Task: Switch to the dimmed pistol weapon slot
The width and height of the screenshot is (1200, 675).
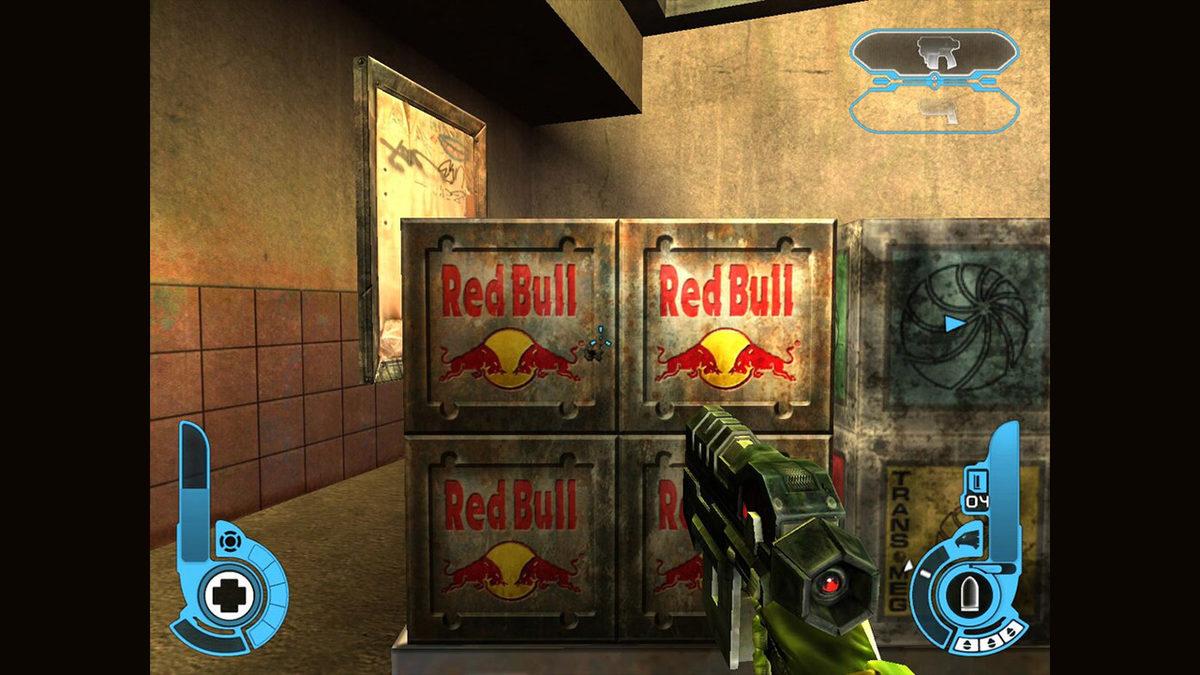Action: tap(934, 108)
